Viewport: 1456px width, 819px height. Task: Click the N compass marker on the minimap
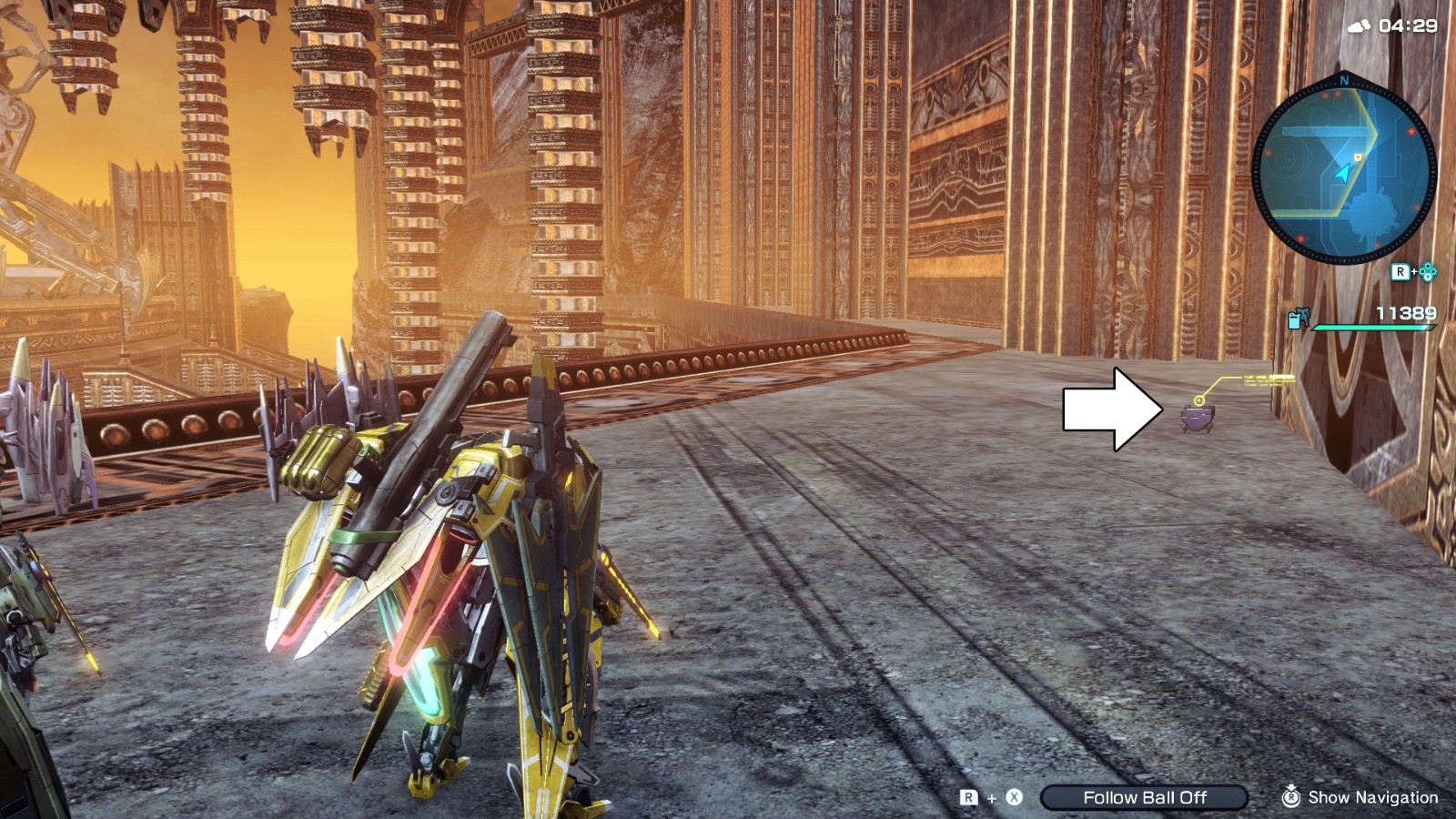(x=1344, y=79)
